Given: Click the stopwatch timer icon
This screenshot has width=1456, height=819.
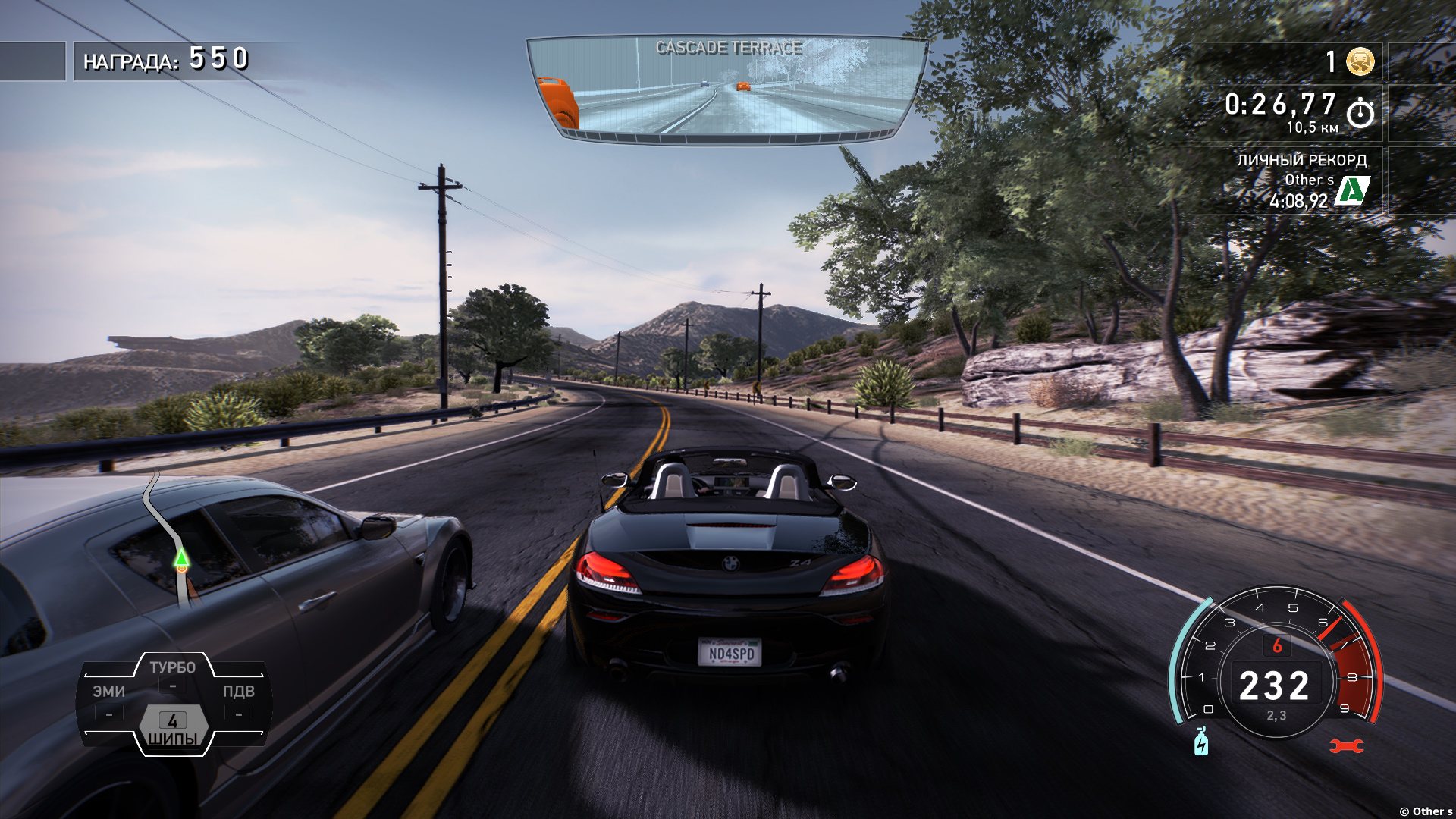Looking at the screenshot, I should pyautogui.click(x=1360, y=112).
